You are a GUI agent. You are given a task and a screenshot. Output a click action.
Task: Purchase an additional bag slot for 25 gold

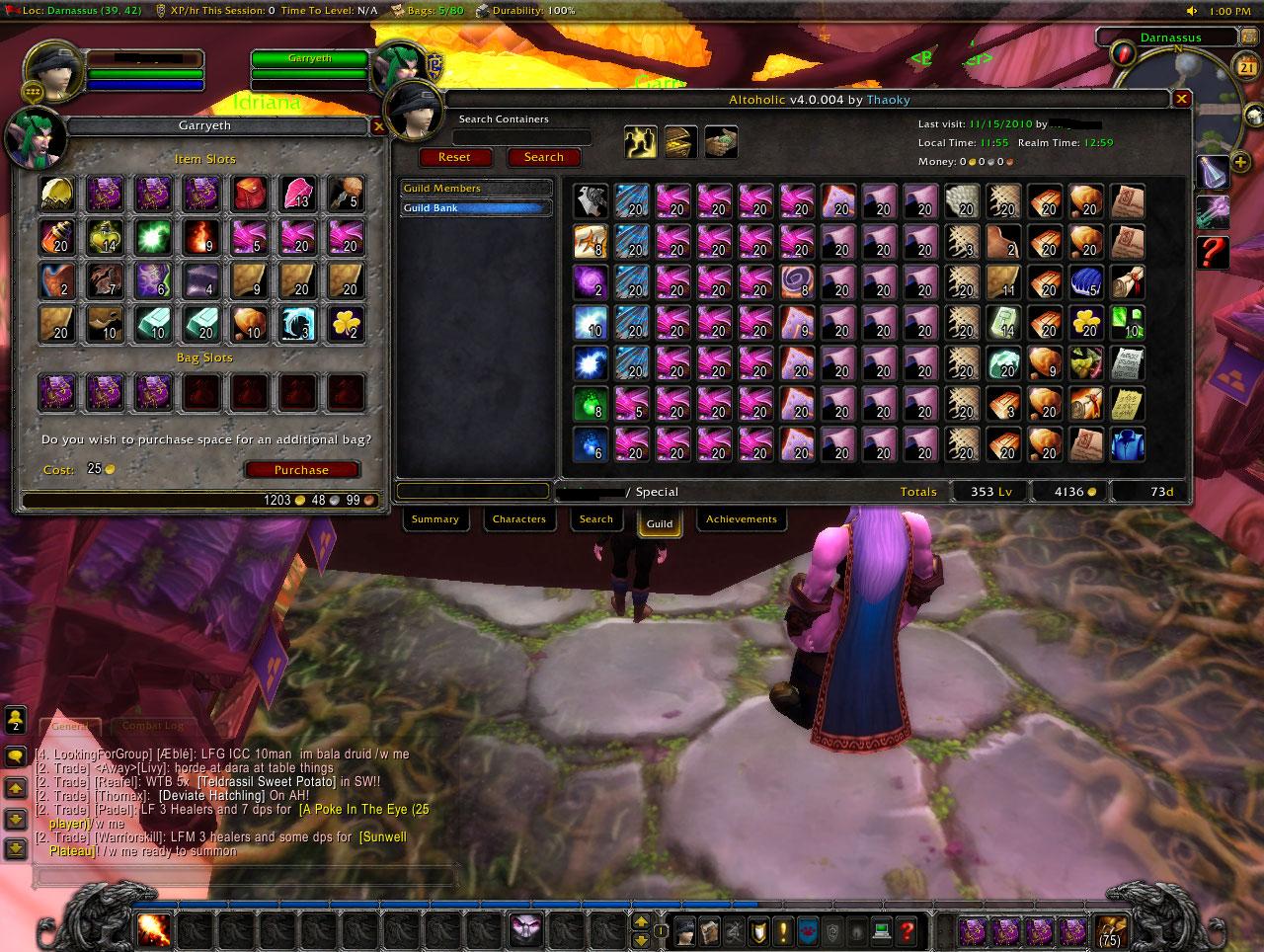coord(302,469)
